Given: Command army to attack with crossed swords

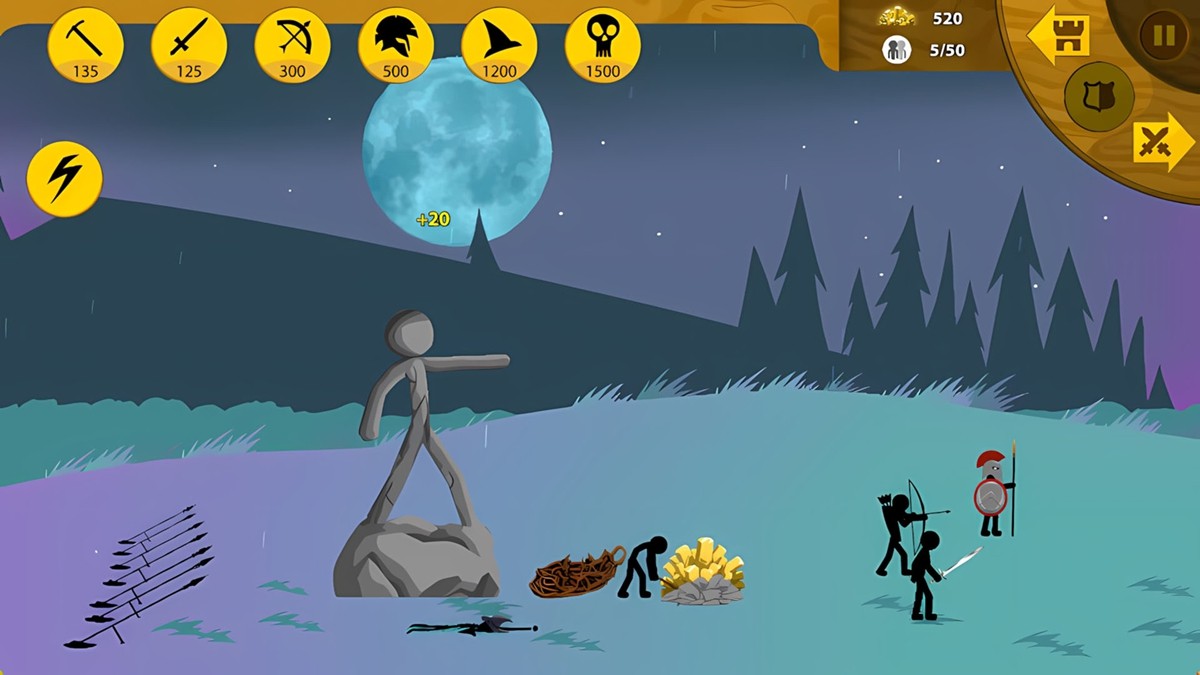Looking at the screenshot, I should tap(1162, 142).
